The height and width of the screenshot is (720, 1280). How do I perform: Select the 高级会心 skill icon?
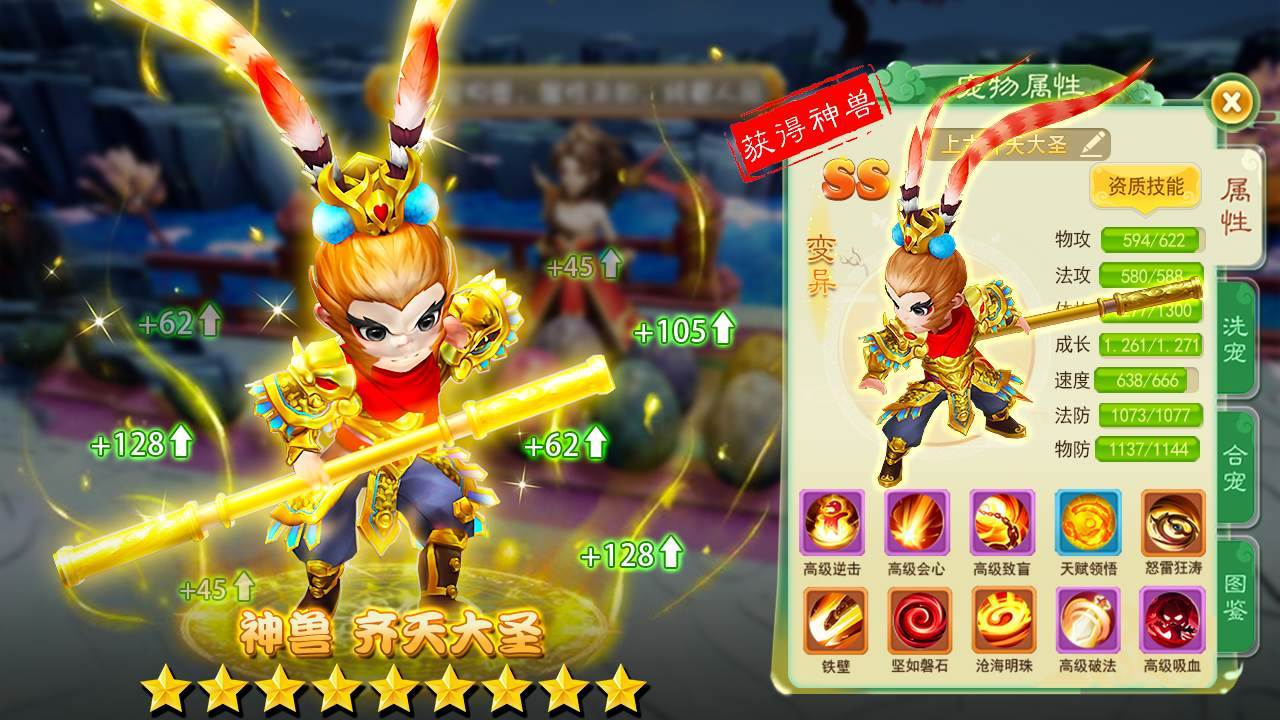(917, 523)
